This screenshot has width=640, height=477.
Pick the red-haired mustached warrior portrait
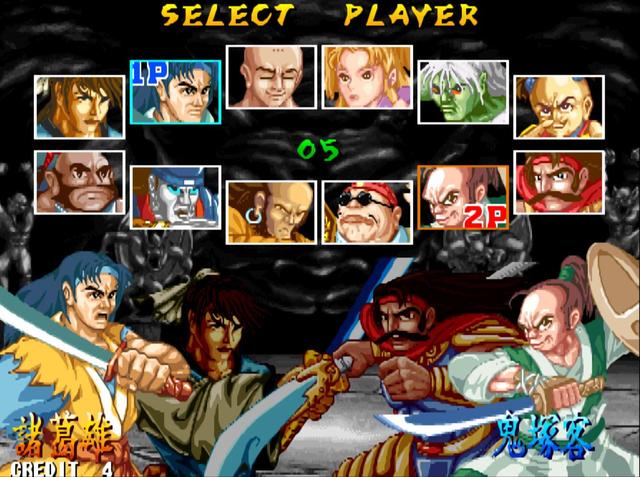(559, 182)
